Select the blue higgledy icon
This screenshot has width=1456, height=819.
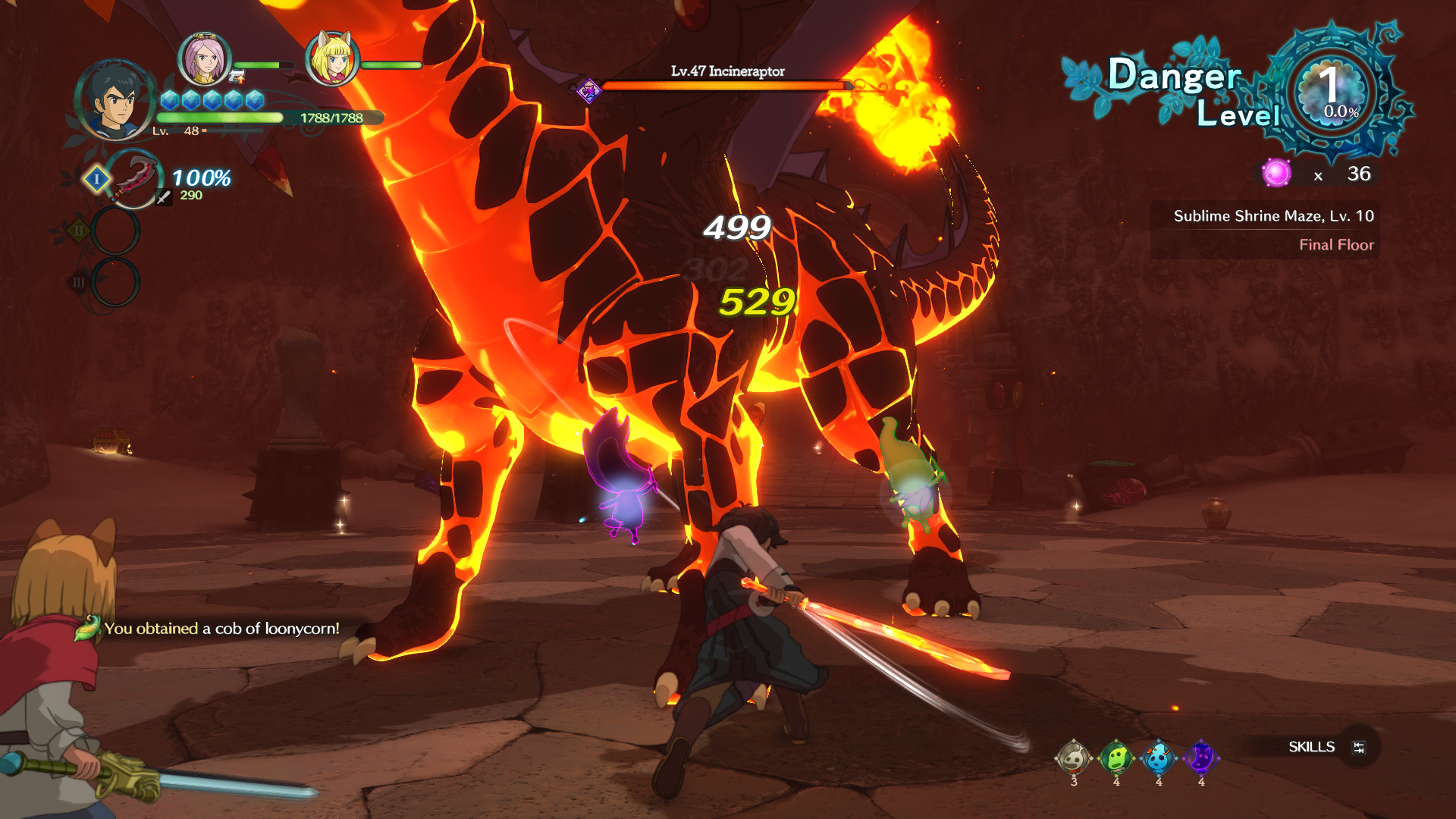(1158, 757)
